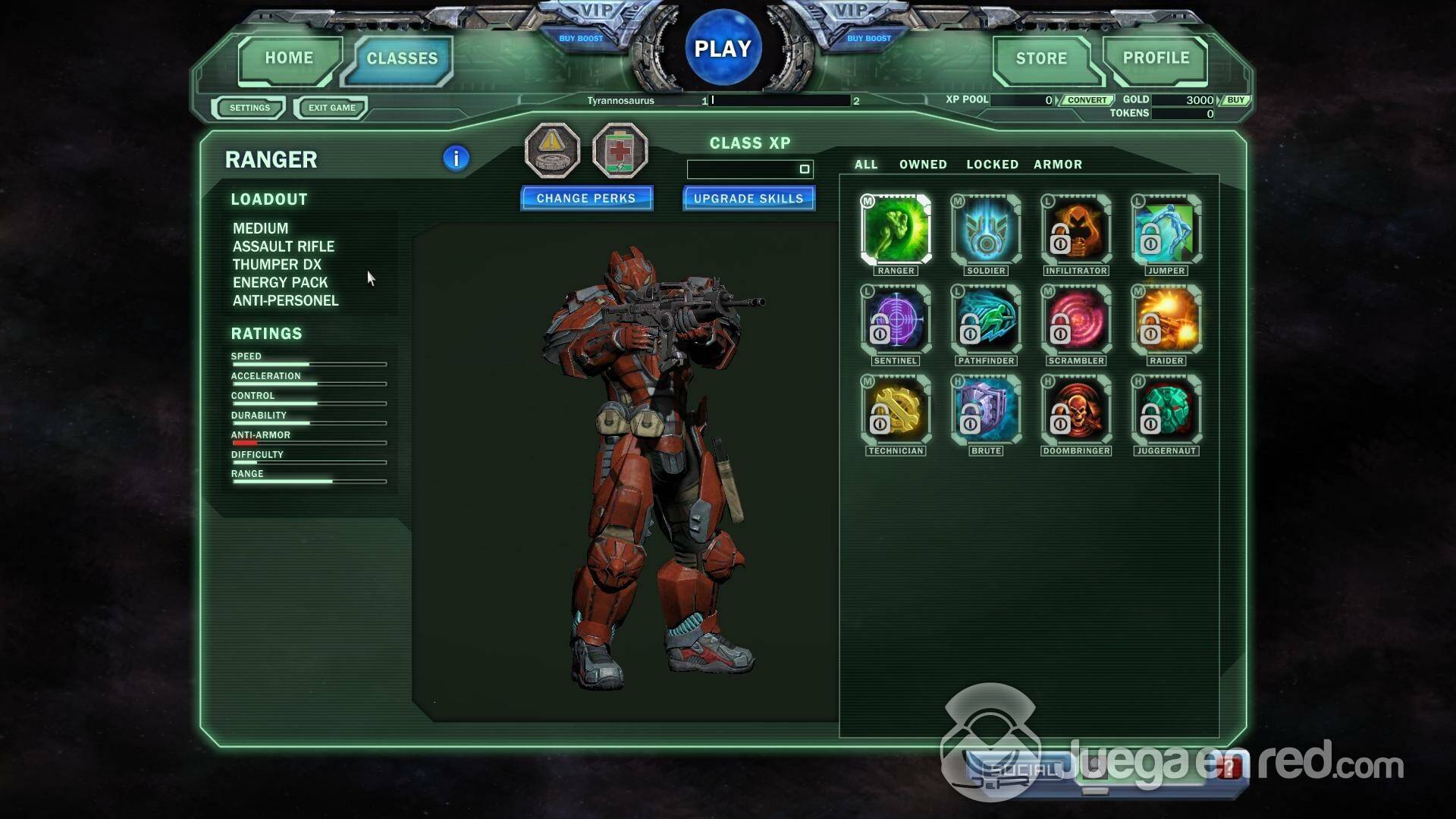Filter classes by LOCKED
This screenshot has width=1456, height=819.
(x=992, y=165)
